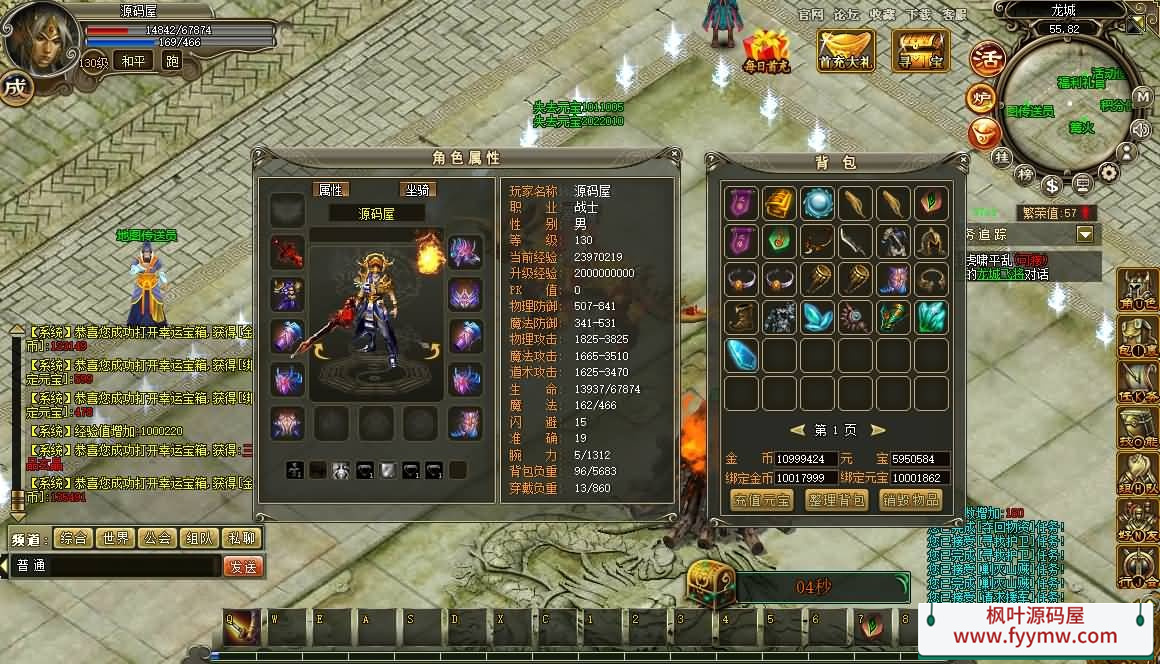Open the 首充大礼 gold ingot offer
Image resolution: width=1160 pixels, height=664 pixels.
click(x=846, y=50)
